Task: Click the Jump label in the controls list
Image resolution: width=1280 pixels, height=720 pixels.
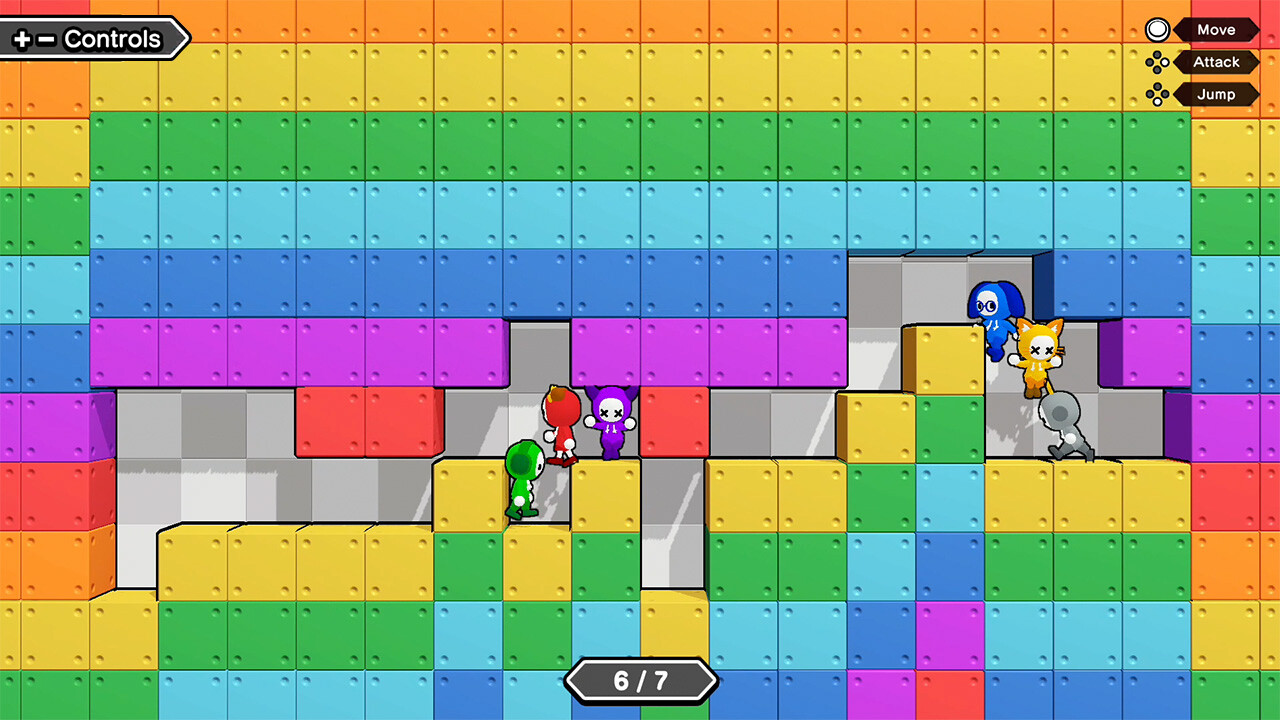Action: coord(1217,94)
